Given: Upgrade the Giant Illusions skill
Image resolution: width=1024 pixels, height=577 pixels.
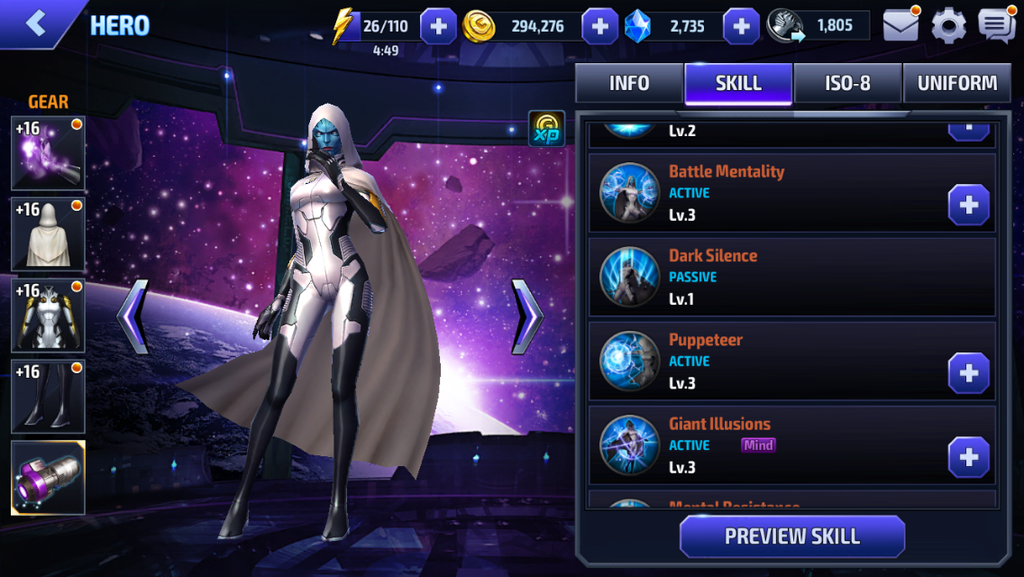Looking at the screenshot, I should 968,457.
